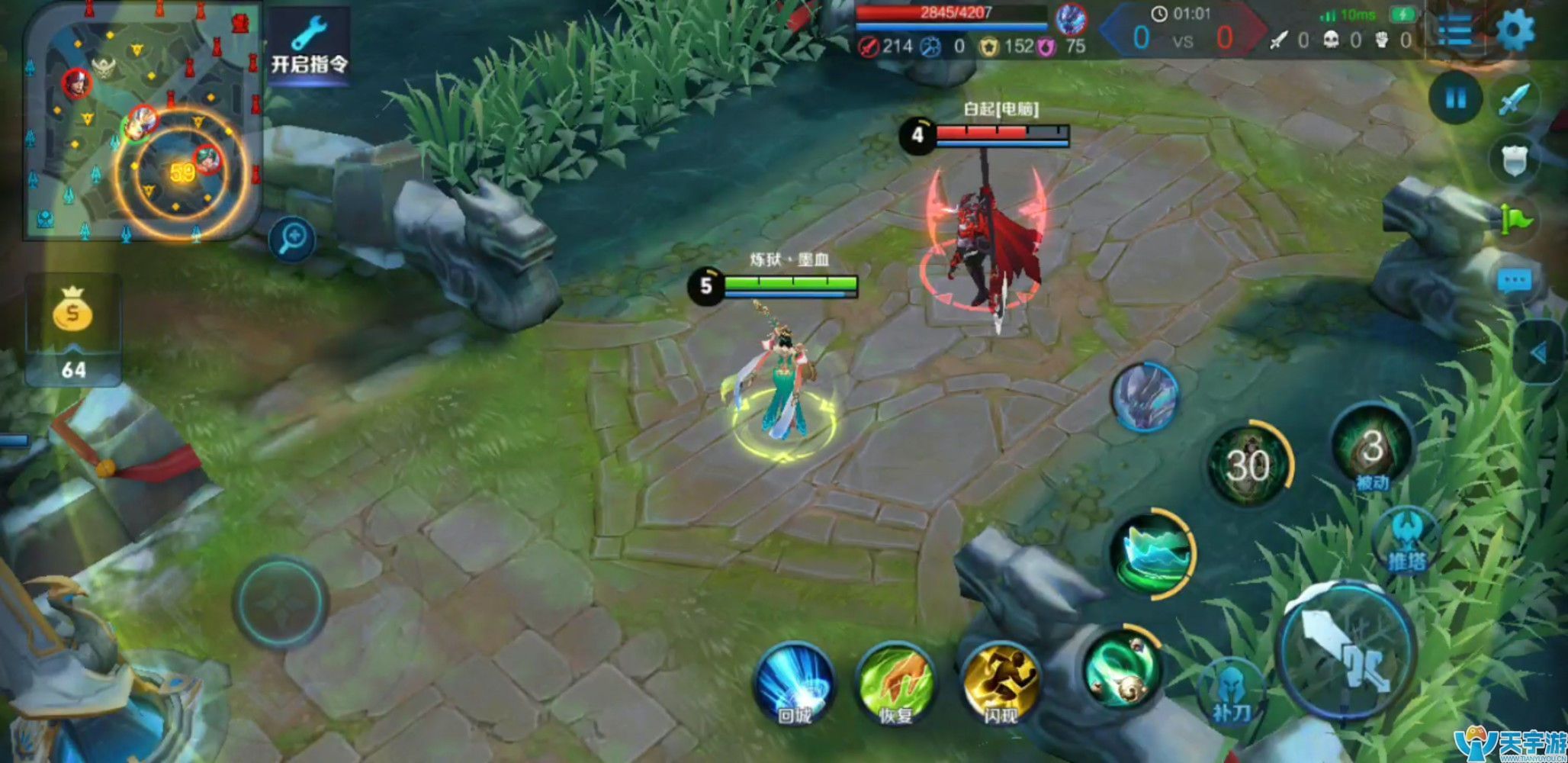Pause the match with the pause button
Image resolution: width=1568 pixels, height=763 pixels.
point(1456,98)
